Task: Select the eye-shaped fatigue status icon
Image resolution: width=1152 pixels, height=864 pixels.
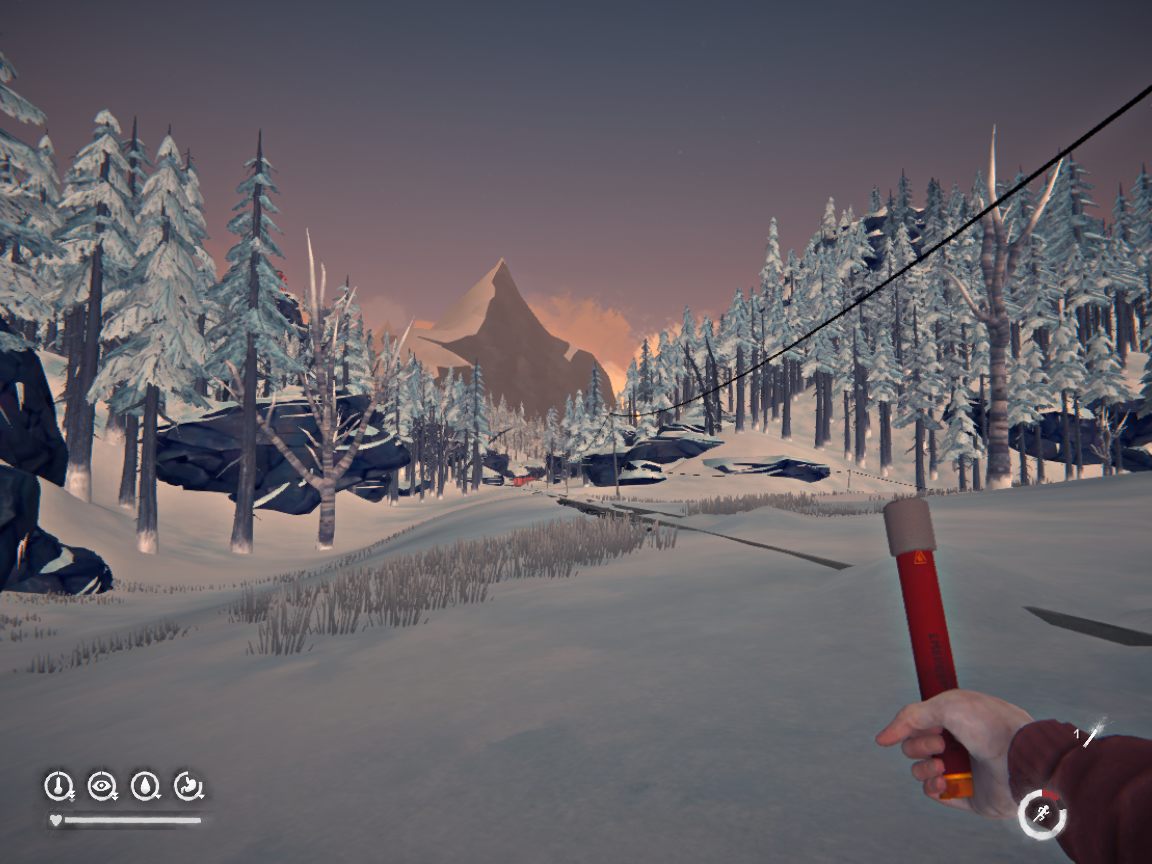Action: (101, 786)
